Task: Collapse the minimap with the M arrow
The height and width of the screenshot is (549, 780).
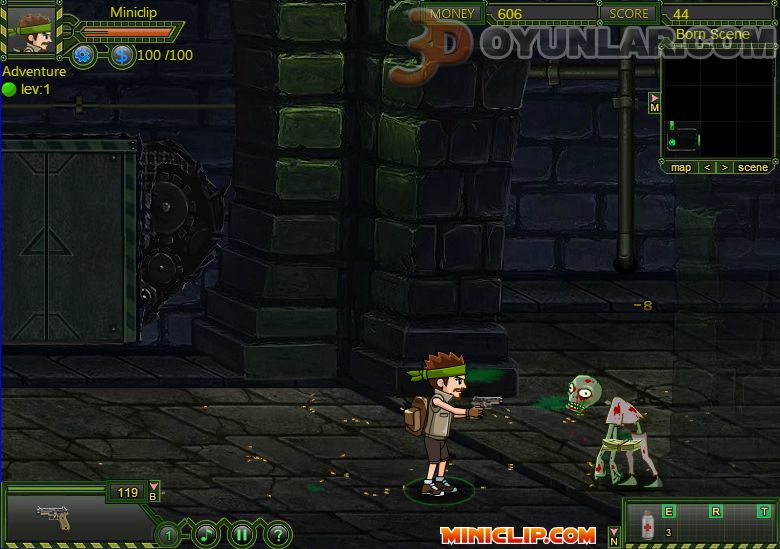Action: tap(654, 103)
